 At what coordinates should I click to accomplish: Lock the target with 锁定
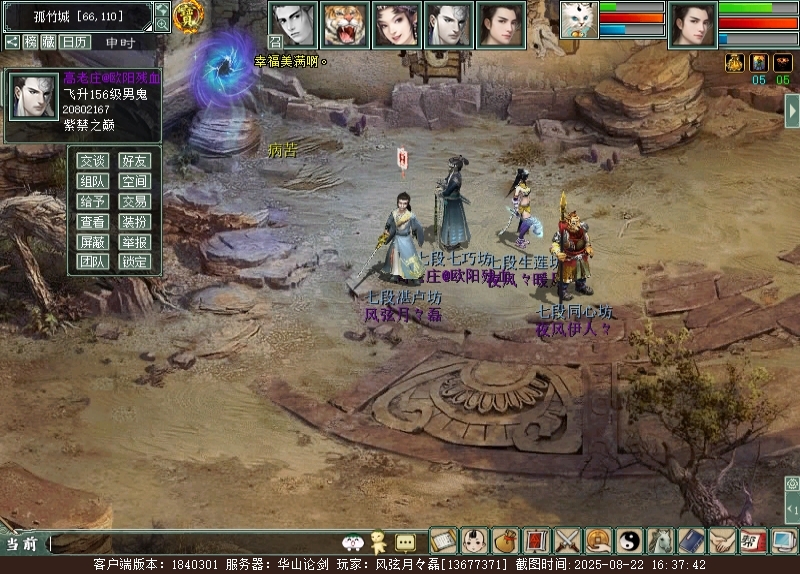(135, 262)
